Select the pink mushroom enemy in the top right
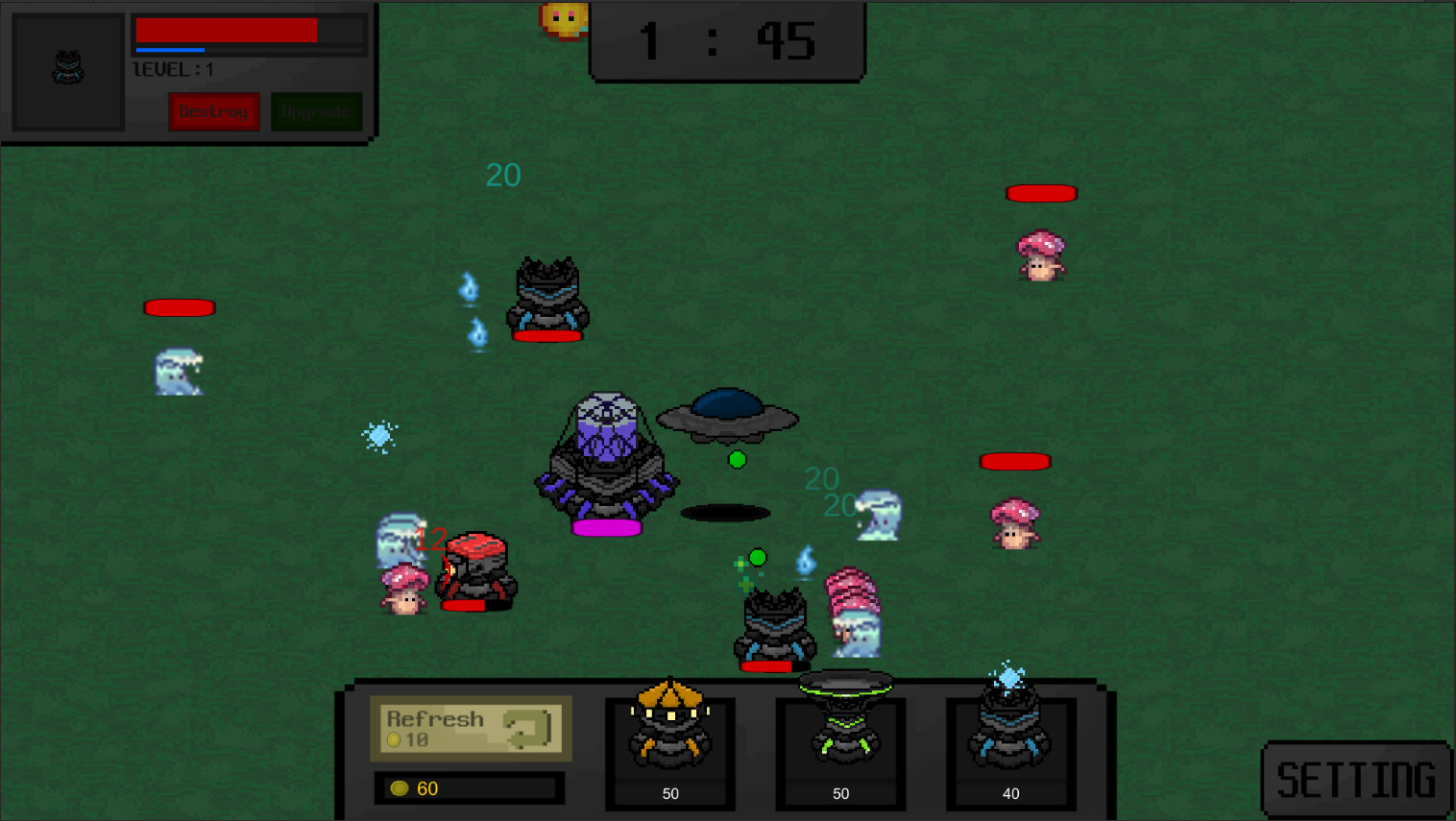 point(1041,253)
